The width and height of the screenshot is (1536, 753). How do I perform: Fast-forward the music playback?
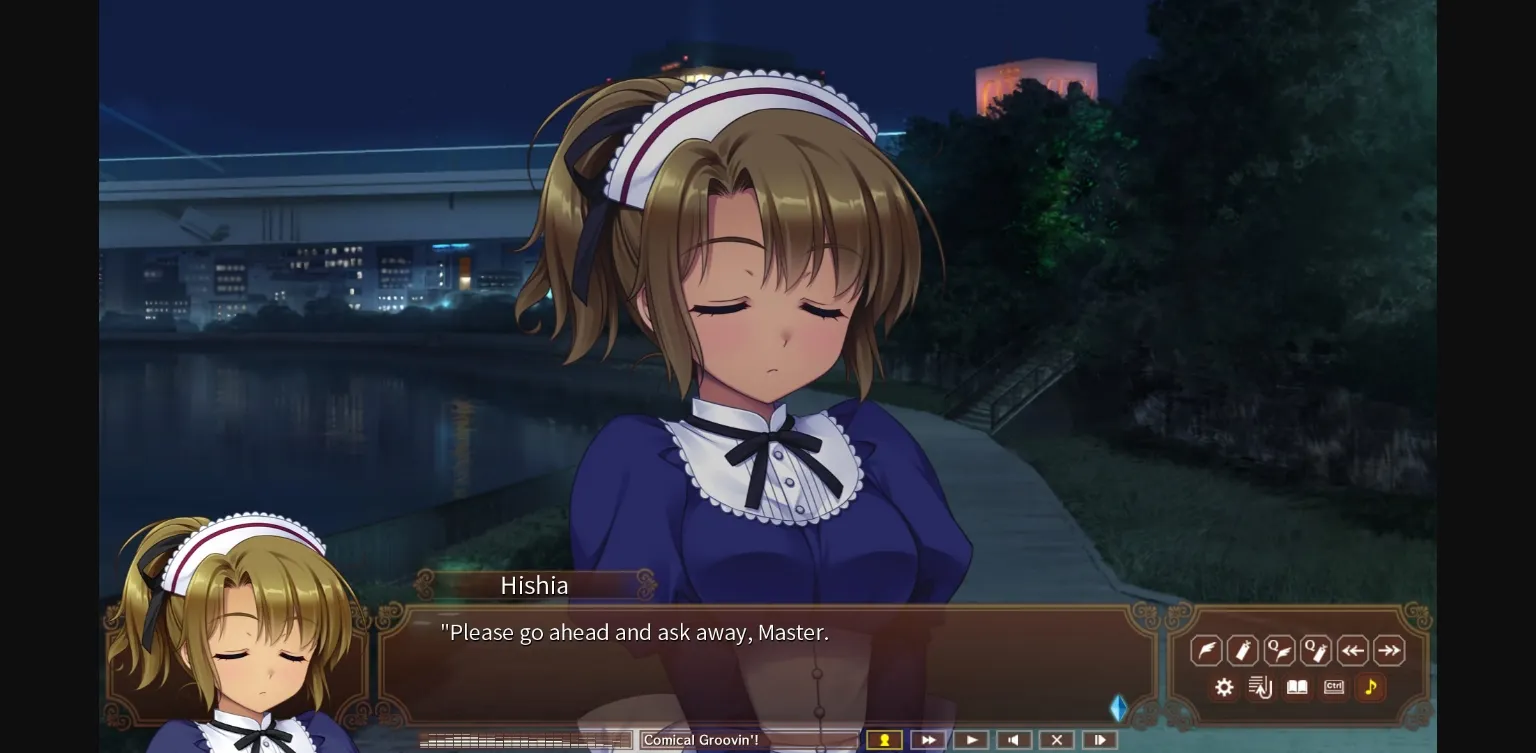(928, 740)
